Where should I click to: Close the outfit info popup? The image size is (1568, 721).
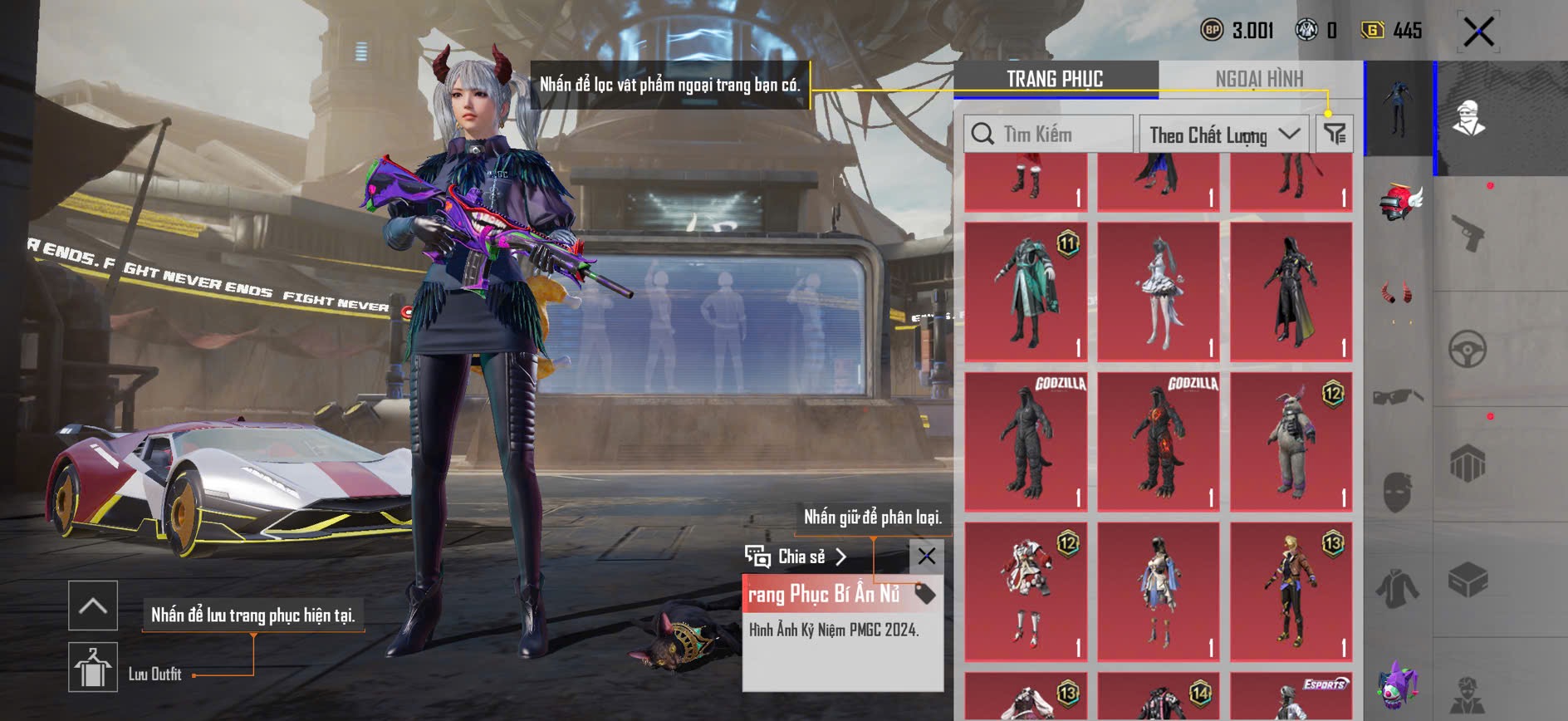click(x=926, y=556)
